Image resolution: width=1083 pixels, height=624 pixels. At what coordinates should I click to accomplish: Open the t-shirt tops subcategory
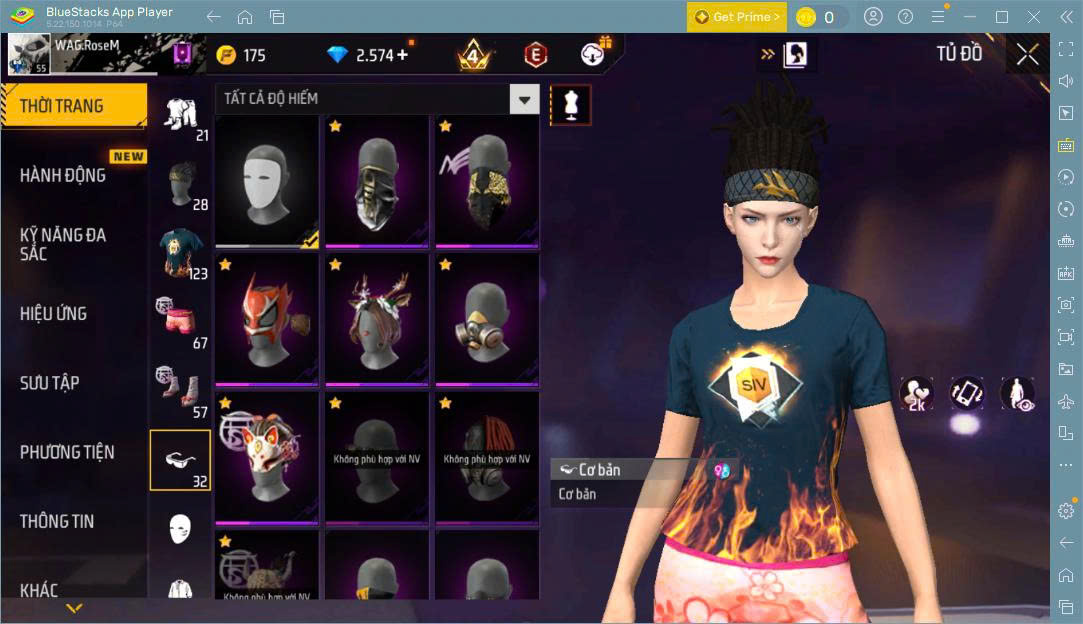181,252
